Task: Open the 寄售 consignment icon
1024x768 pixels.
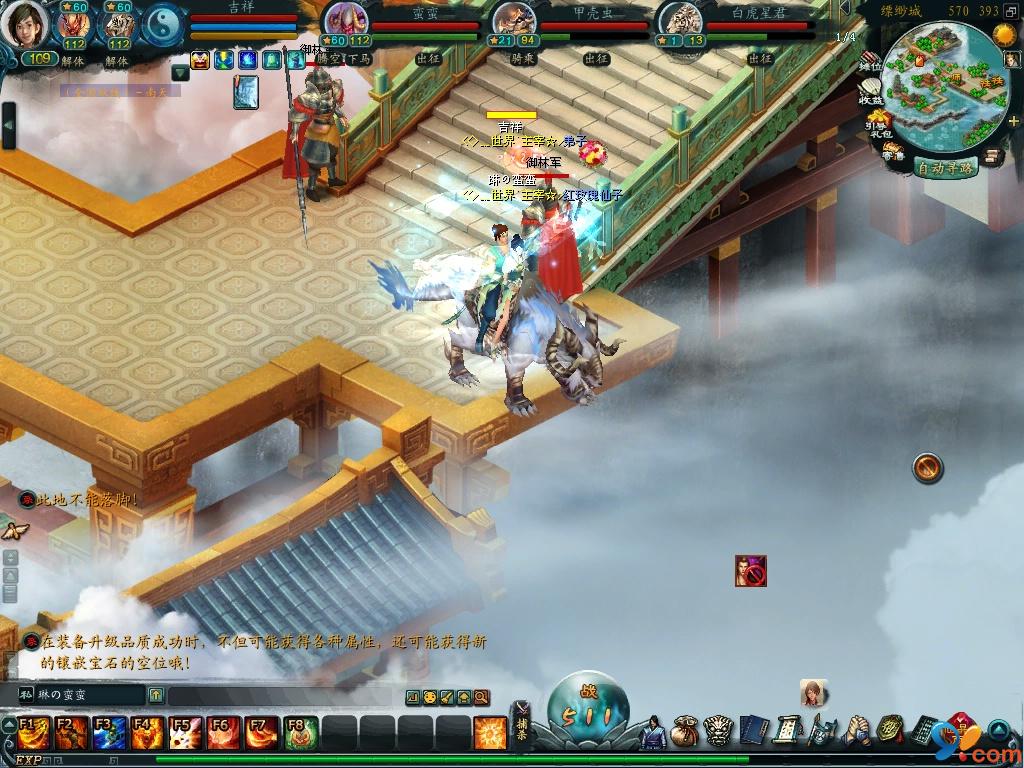Action: 892,152
